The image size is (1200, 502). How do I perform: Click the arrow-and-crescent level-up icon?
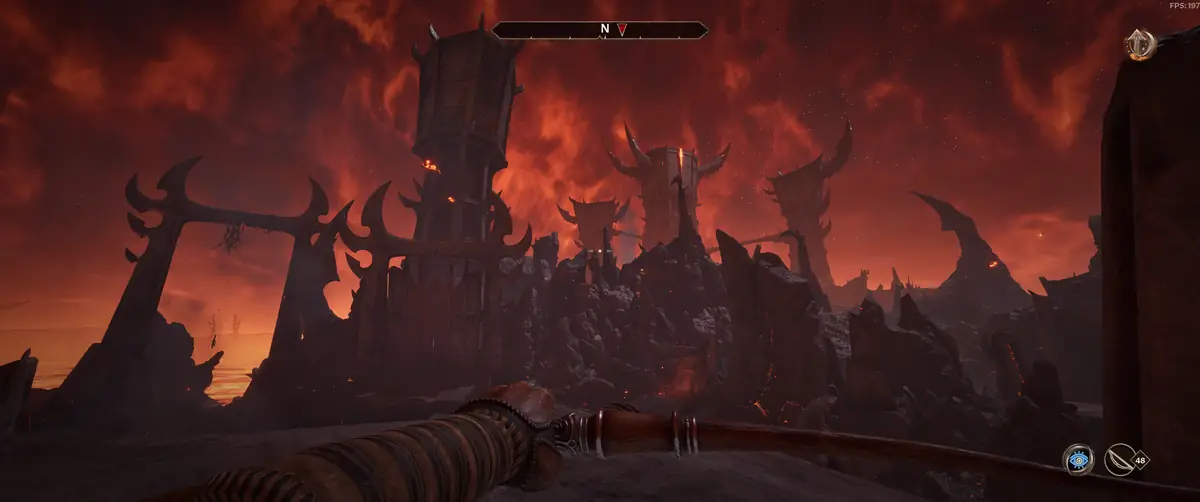(x=1140, y=45)
